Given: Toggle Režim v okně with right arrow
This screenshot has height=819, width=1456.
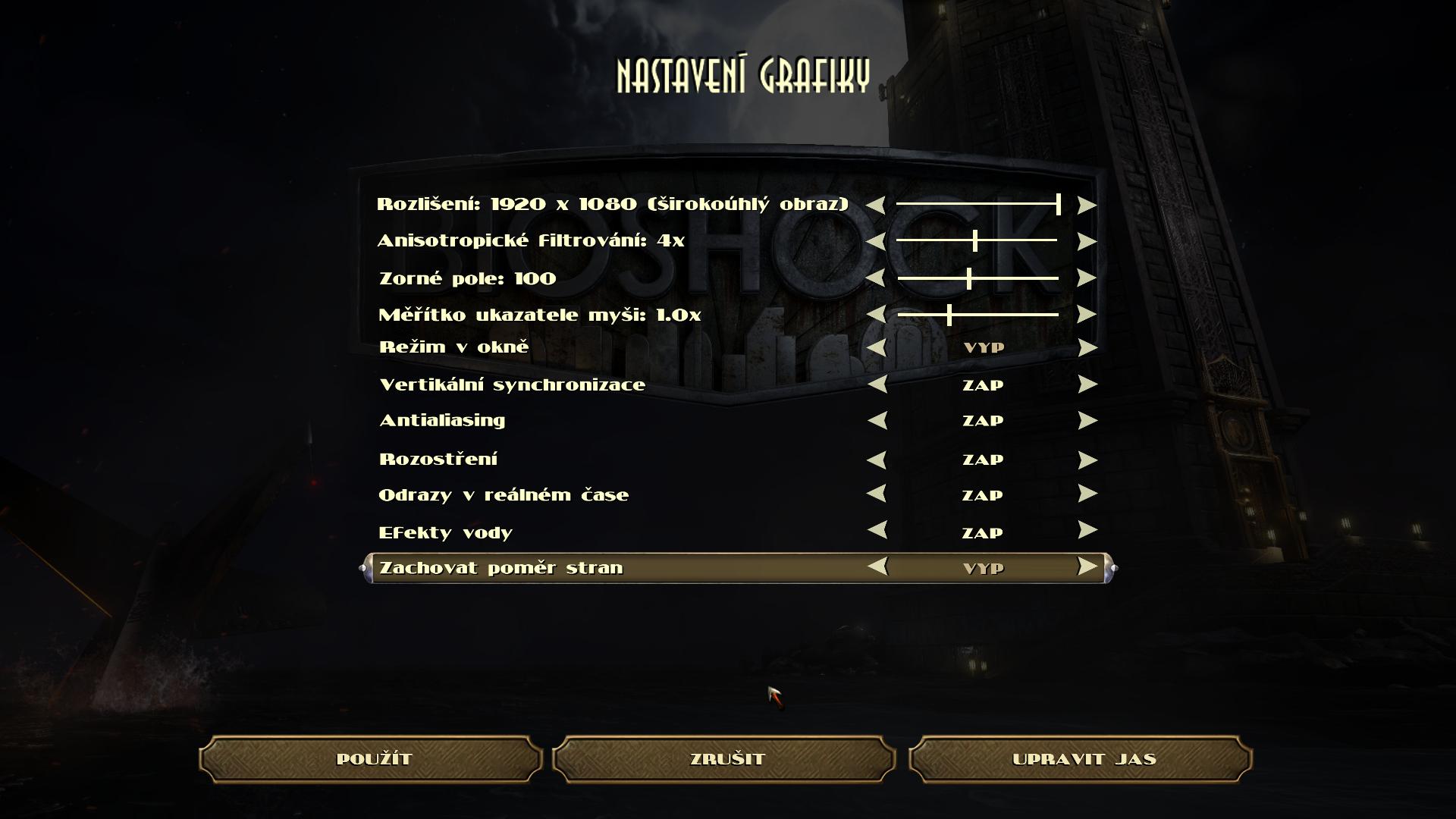Looking at the screenshot, I should point(1087,347).
